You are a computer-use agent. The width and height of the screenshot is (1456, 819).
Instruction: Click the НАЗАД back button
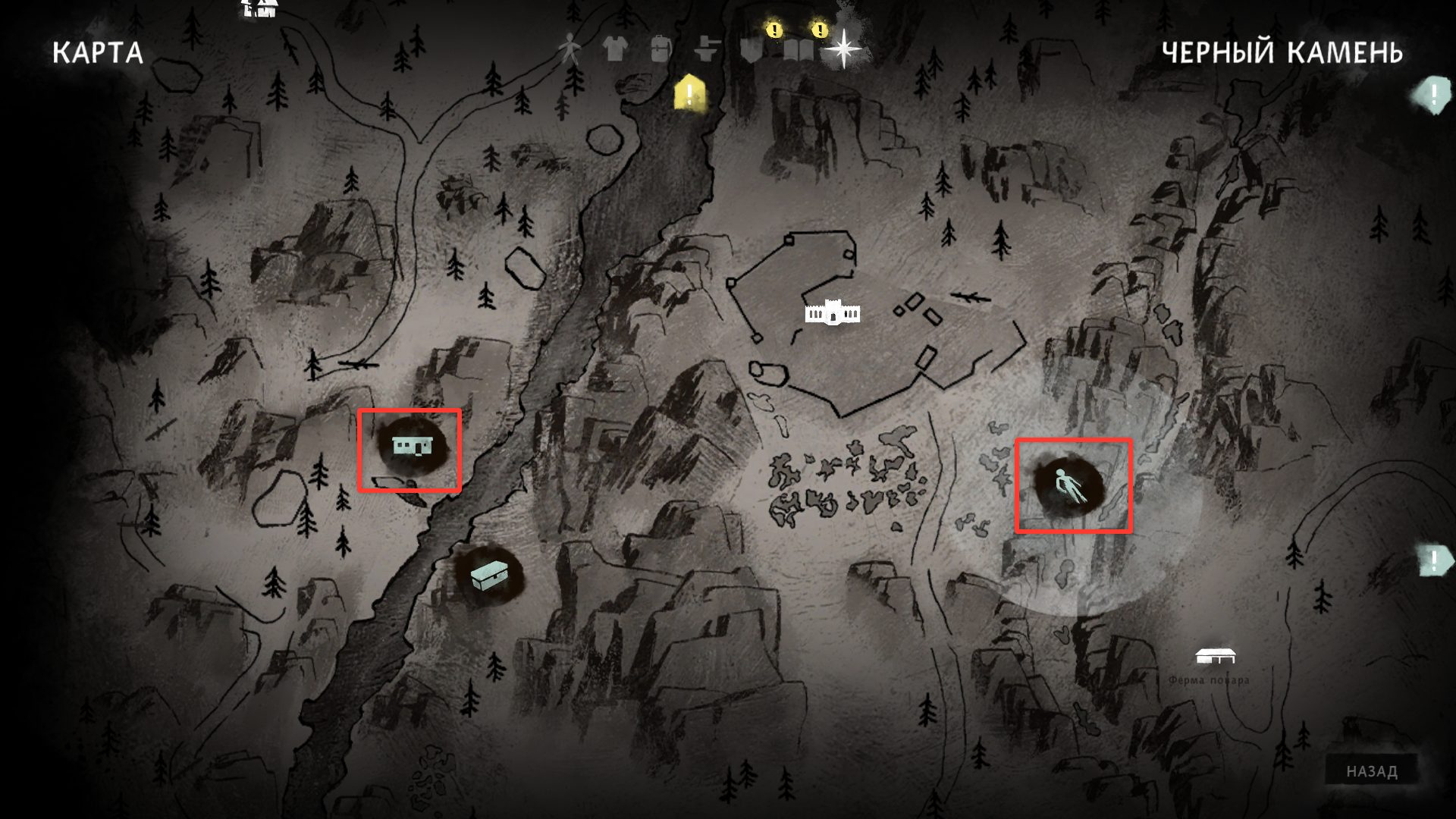click(1371, 771)
